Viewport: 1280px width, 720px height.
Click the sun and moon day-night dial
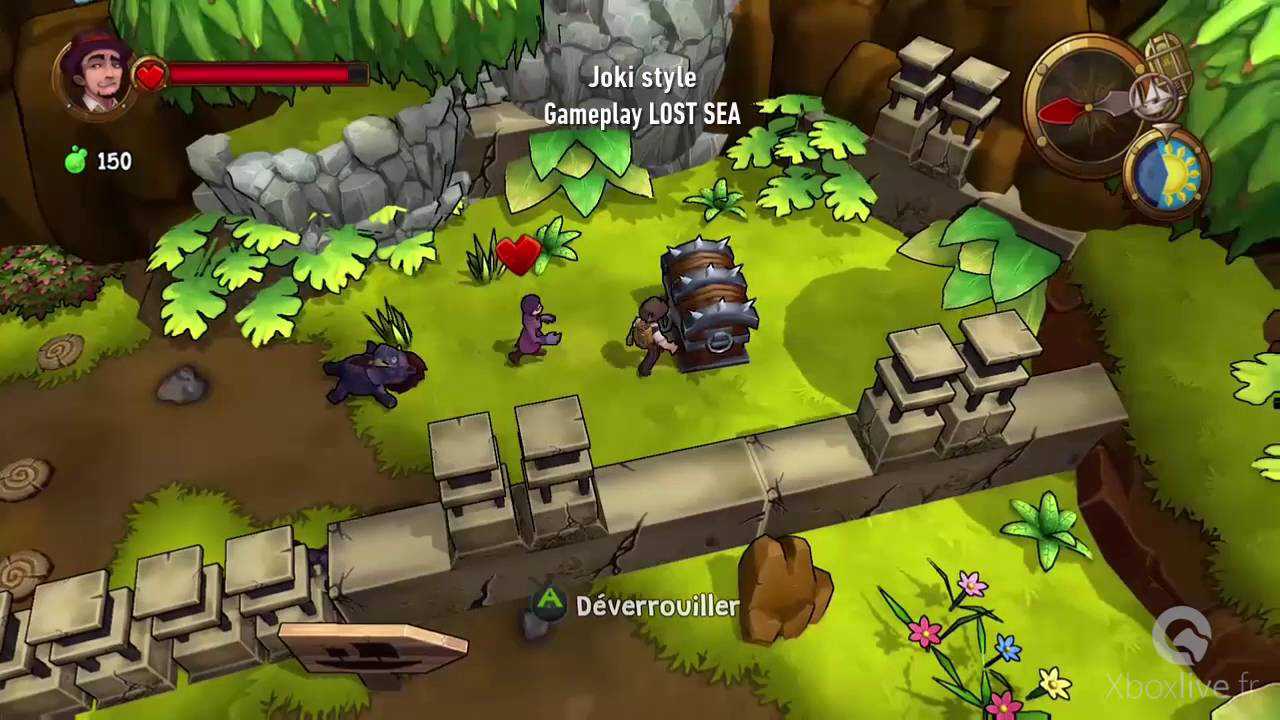pos(1167,172)
